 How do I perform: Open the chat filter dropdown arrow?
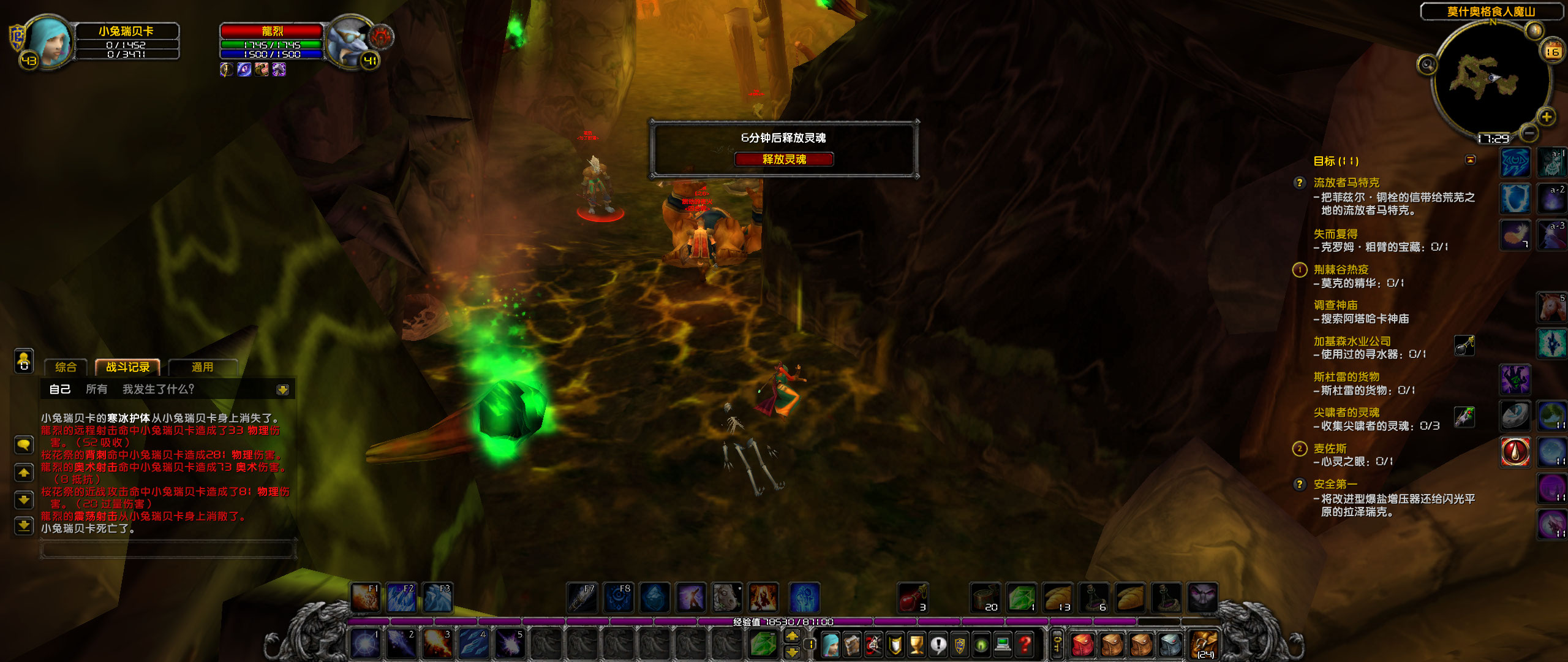pyautogui.click(x=282, y=389)
